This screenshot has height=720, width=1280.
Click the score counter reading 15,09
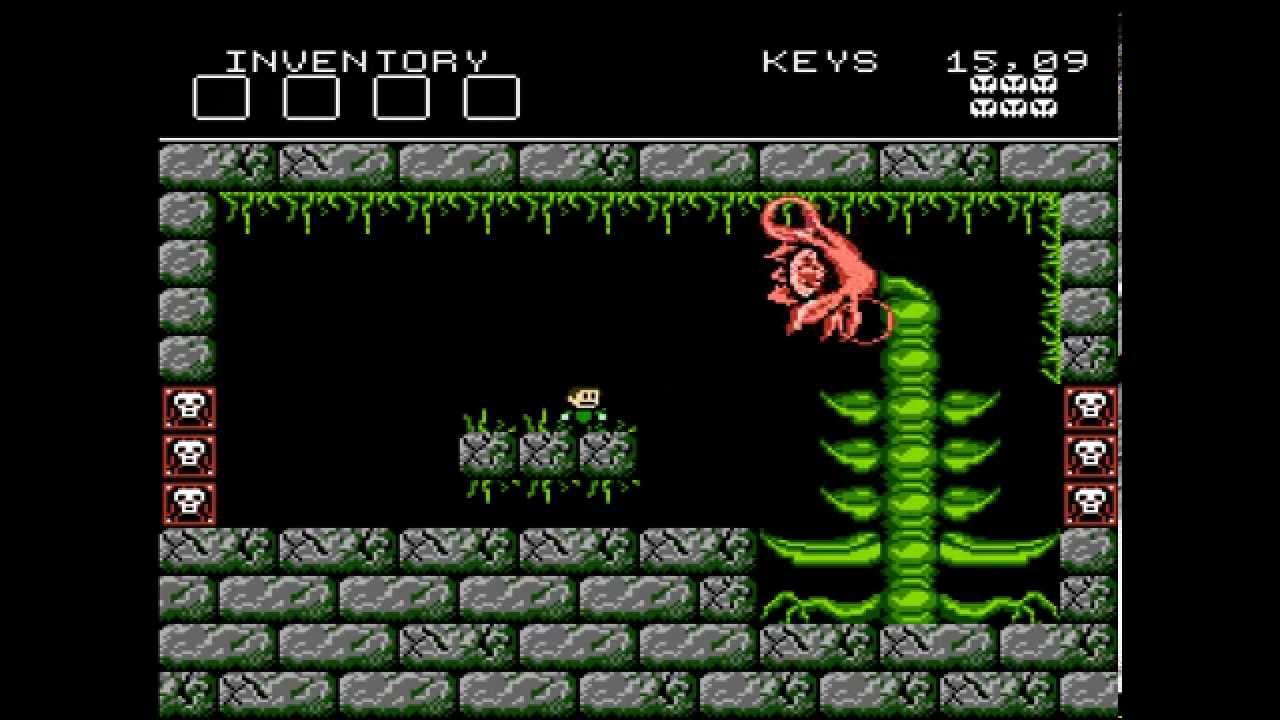click(1015, 60)
